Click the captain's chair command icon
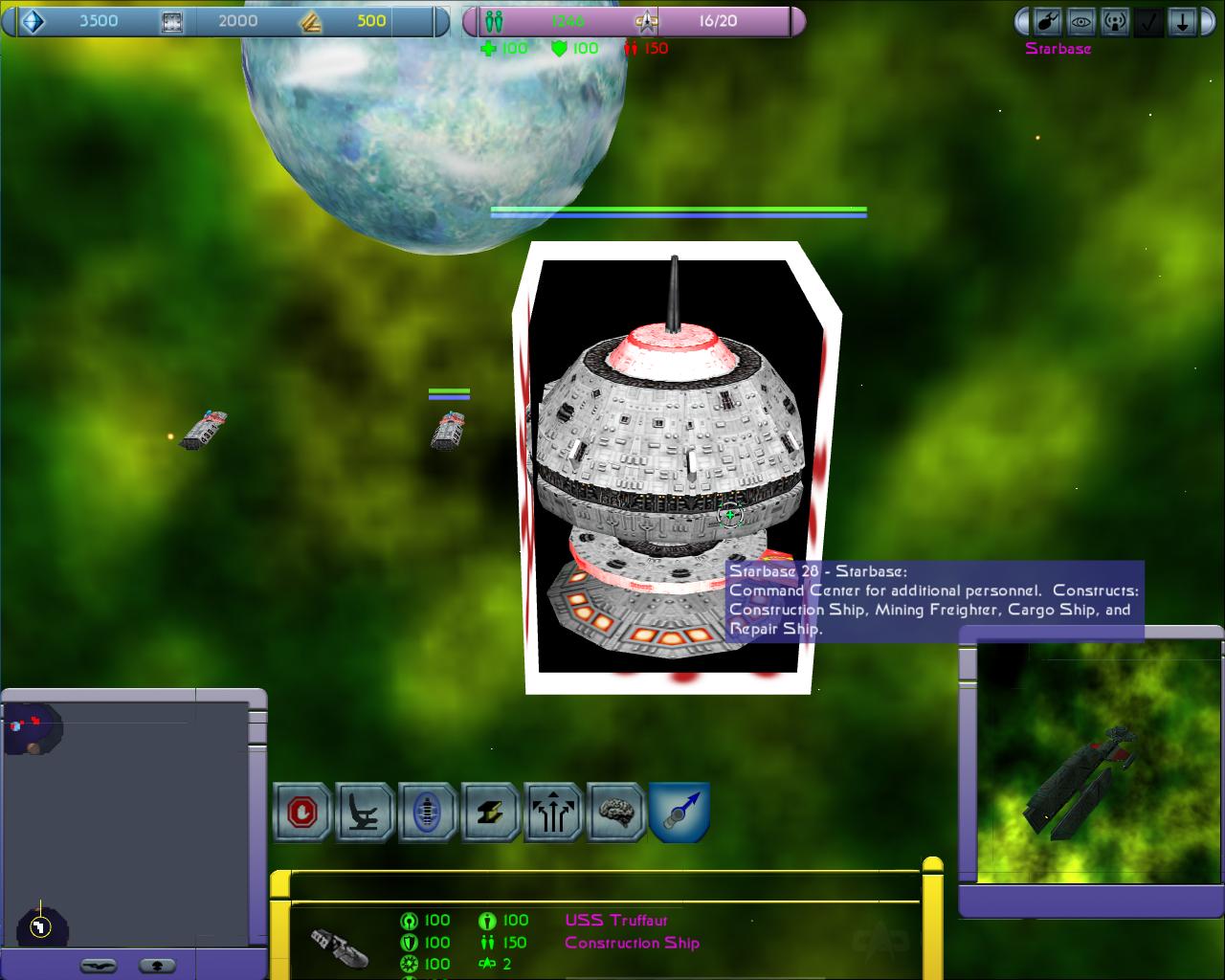Viewport: 1225px width, 980px height. [365, 813]
